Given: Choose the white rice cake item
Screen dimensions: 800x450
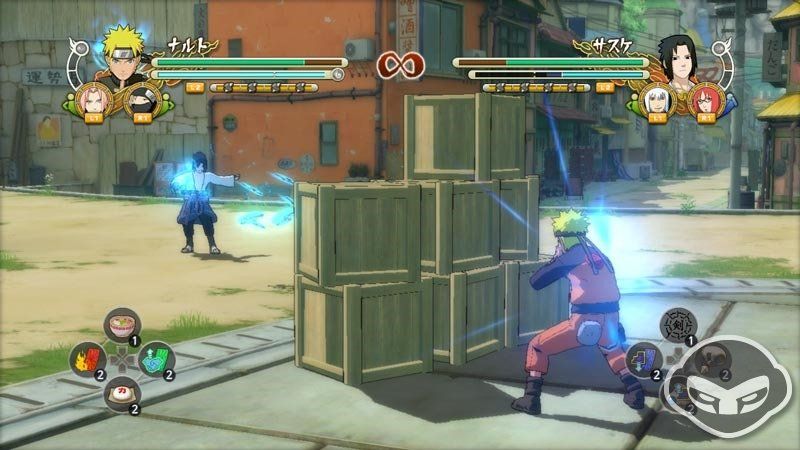Looking at the screenshot, I should 119,390.
